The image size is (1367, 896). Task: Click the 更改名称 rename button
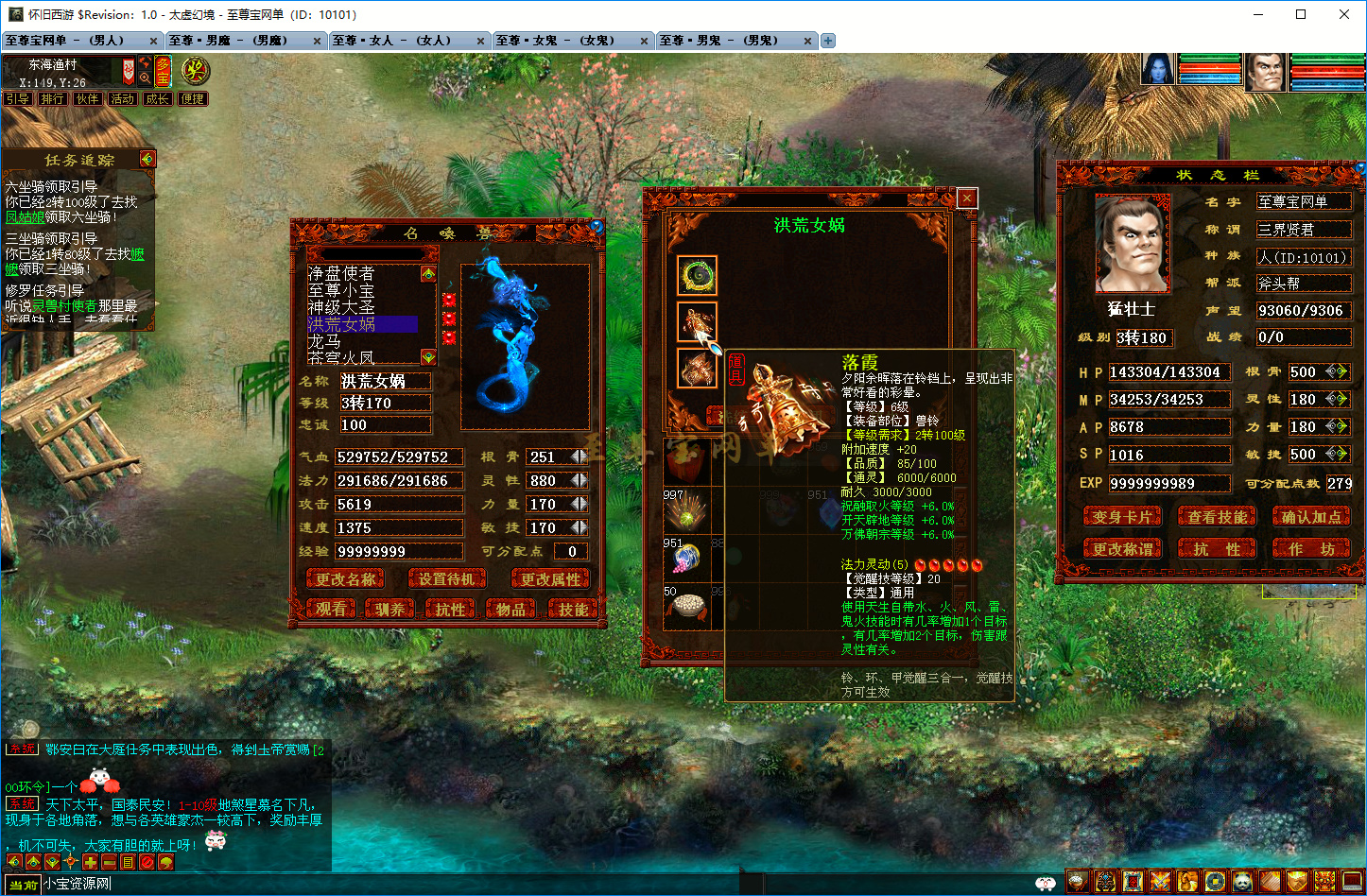pos(345,579)
